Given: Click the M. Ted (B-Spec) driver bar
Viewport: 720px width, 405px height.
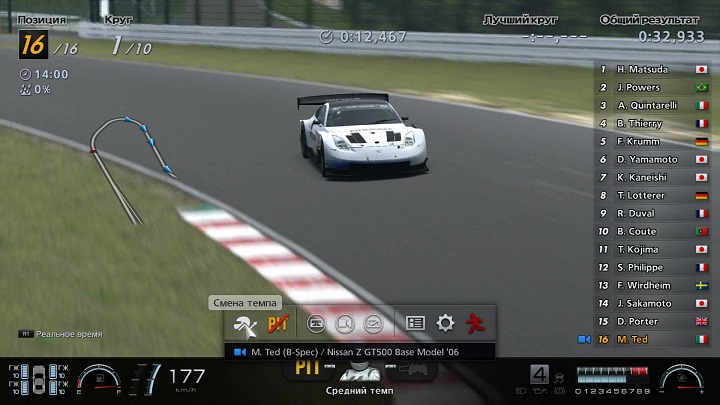Looking at the screenshot, I should (x=360, y=352).
